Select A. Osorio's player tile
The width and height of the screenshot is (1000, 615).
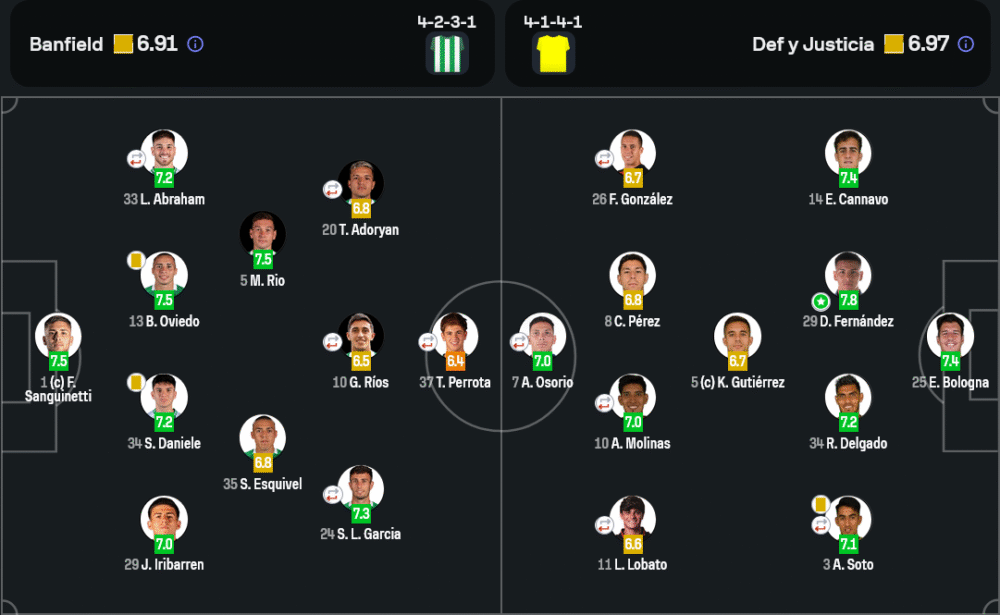pyautogui.click(x=542, y=337)
